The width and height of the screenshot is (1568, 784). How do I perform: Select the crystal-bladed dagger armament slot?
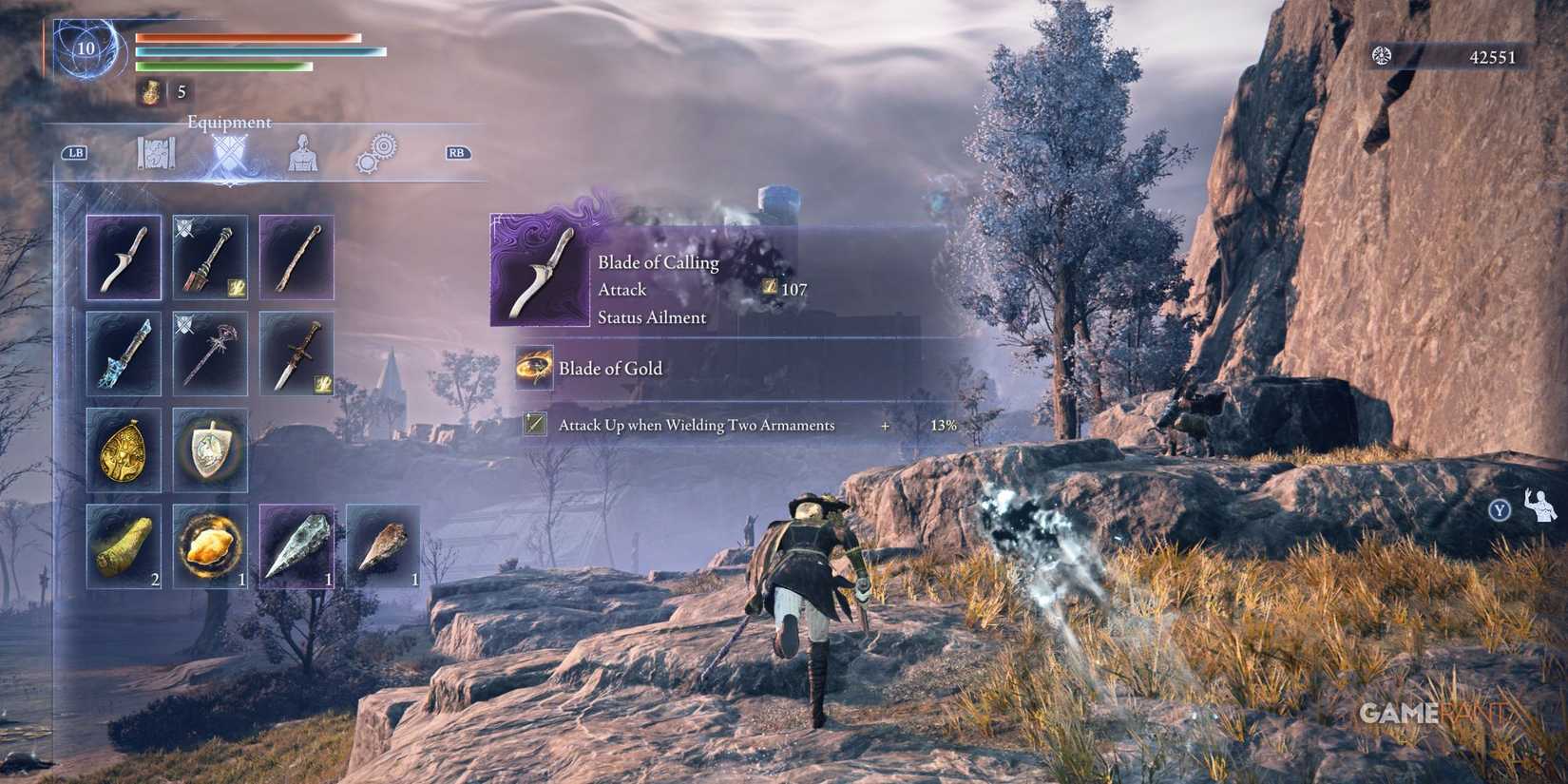click(124, 356)
